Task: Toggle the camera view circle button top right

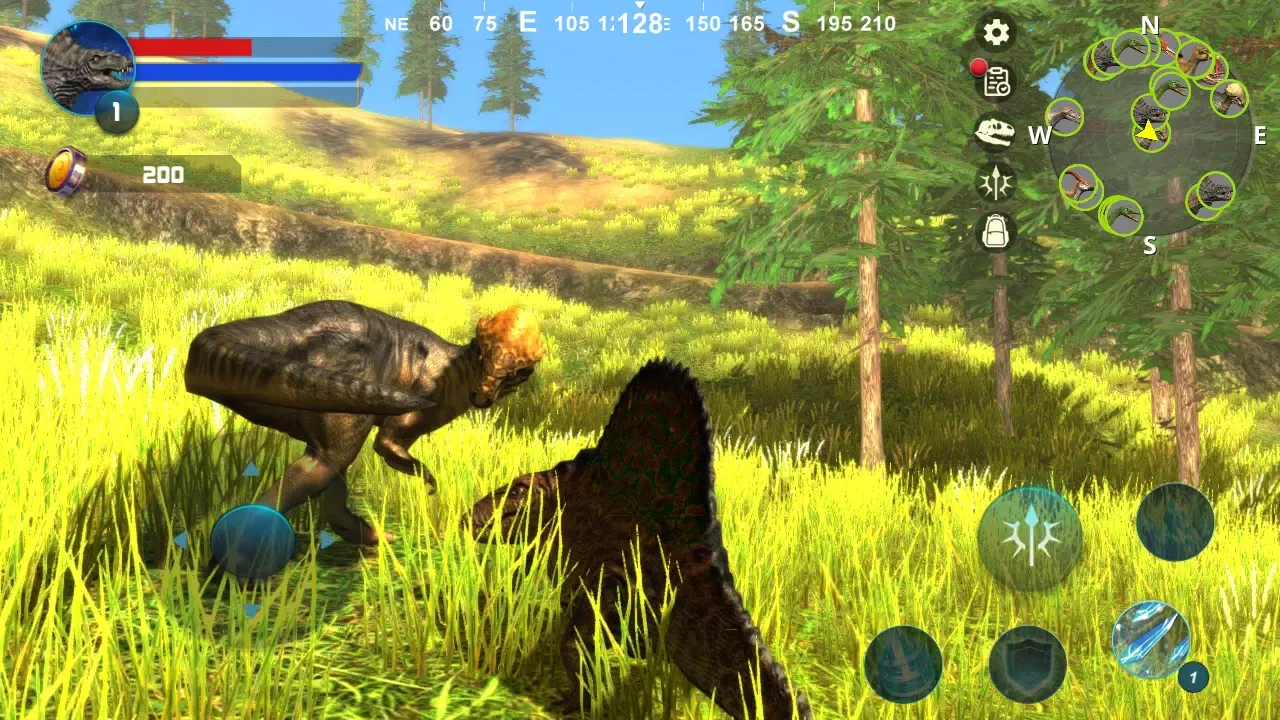Action: pyautogui.click(x=1173, y=521)
